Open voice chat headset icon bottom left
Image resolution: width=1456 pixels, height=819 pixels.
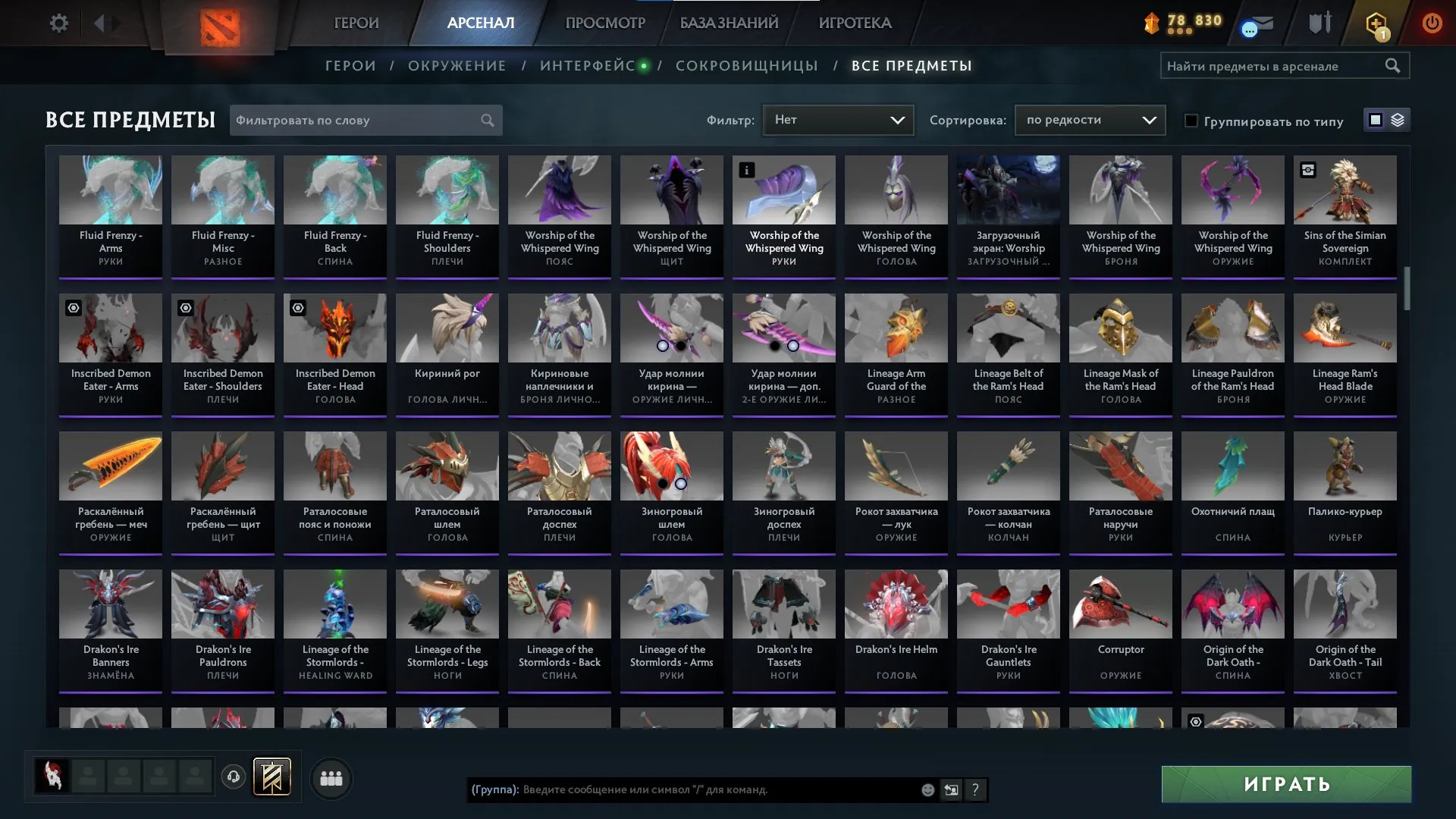coord(233,777)
